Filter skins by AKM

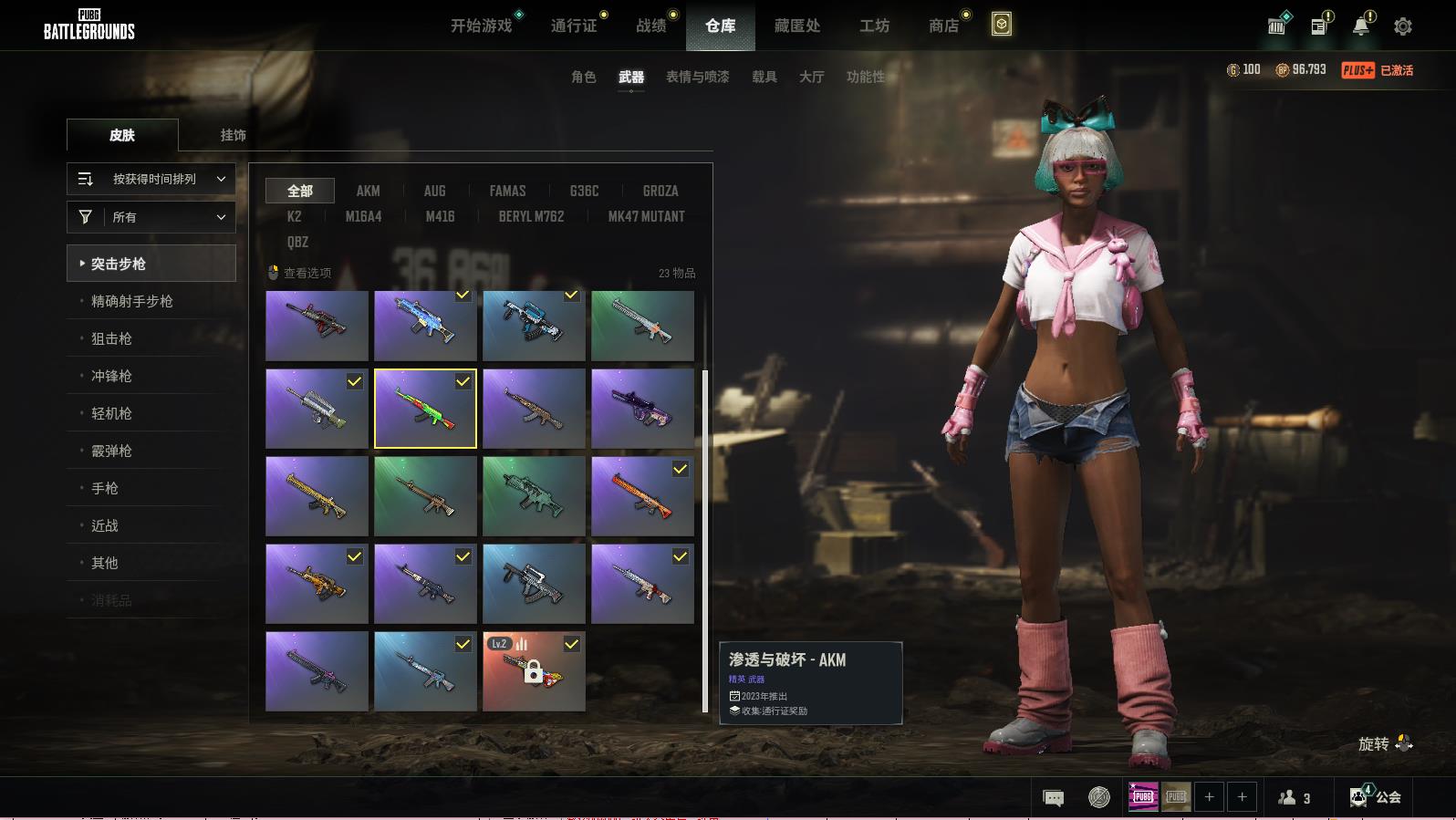coord(368,191)
